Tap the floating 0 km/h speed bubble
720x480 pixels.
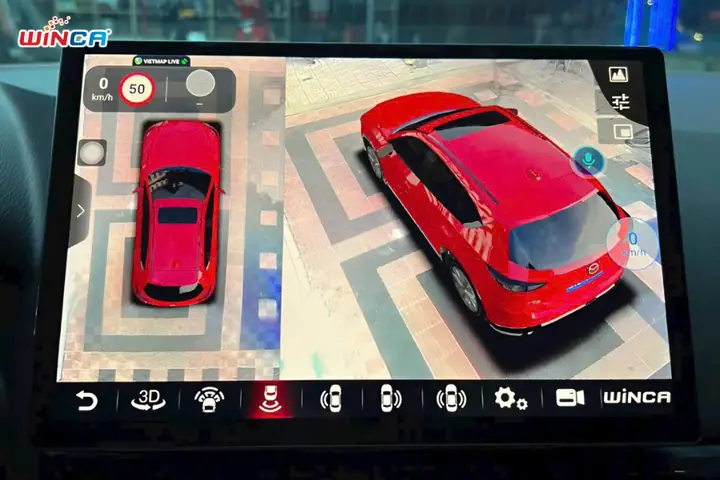633,243
